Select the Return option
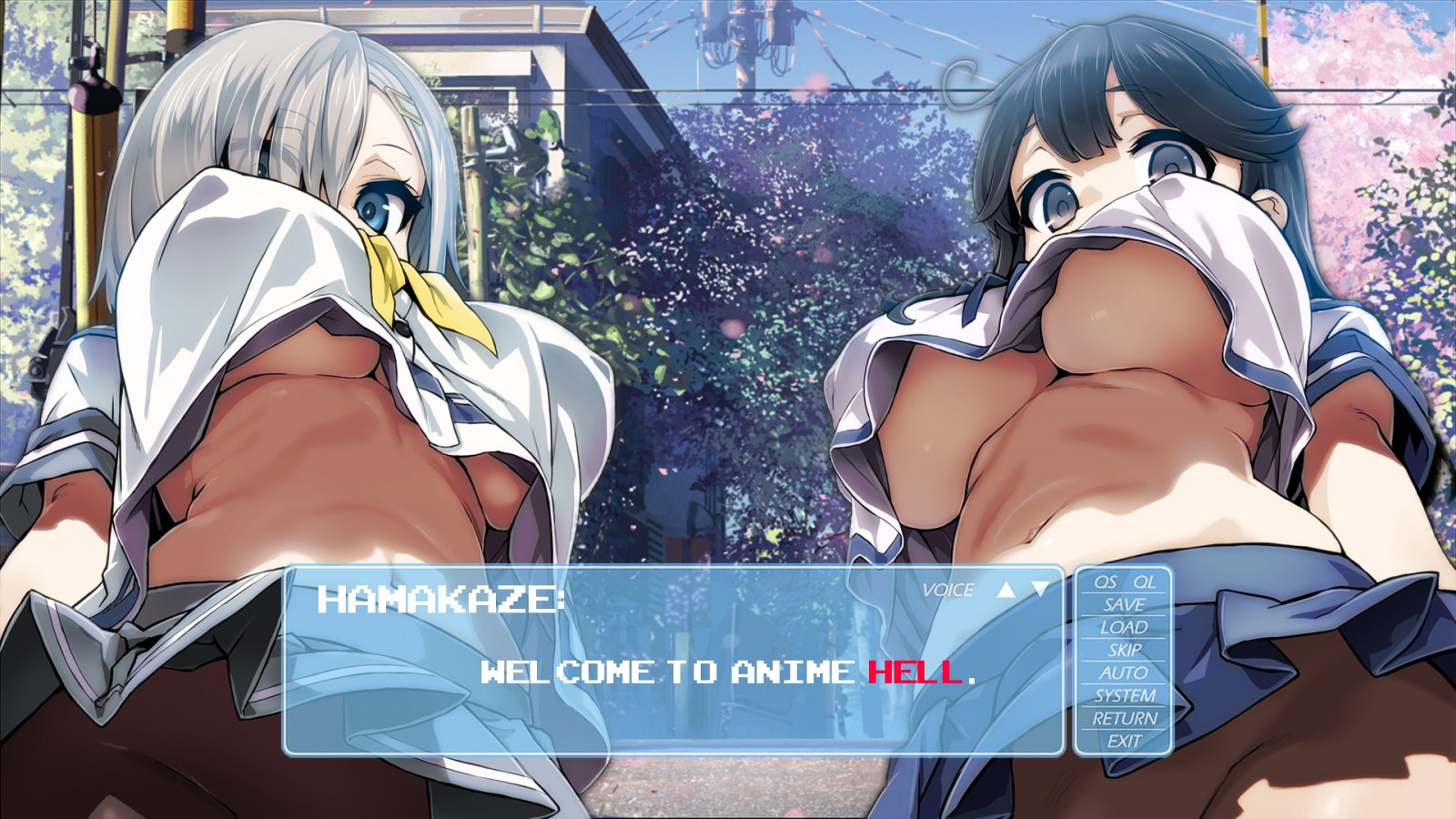 [1124, 718]
